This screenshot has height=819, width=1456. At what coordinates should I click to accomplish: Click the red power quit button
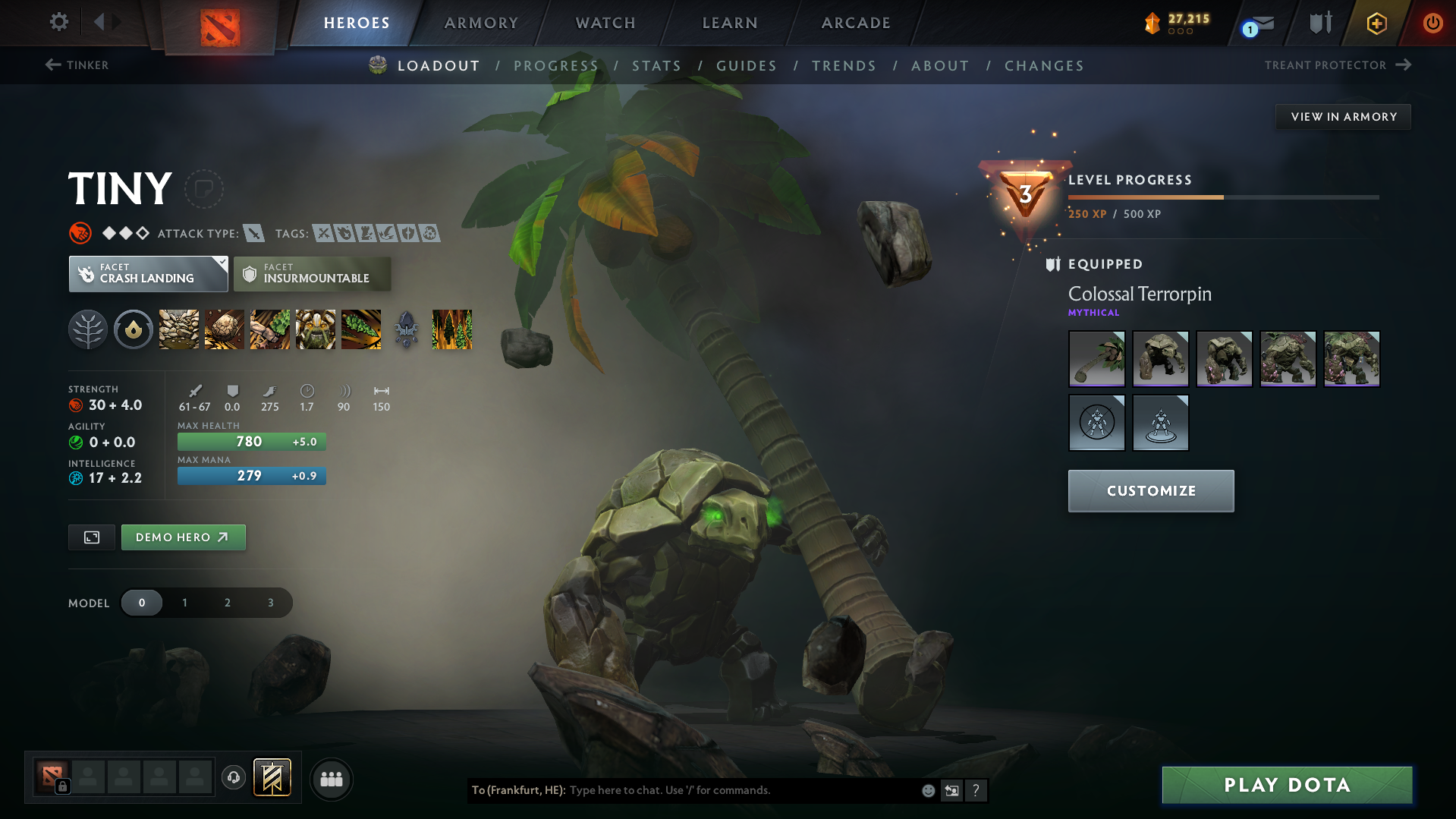click(x=1432, y=23)
